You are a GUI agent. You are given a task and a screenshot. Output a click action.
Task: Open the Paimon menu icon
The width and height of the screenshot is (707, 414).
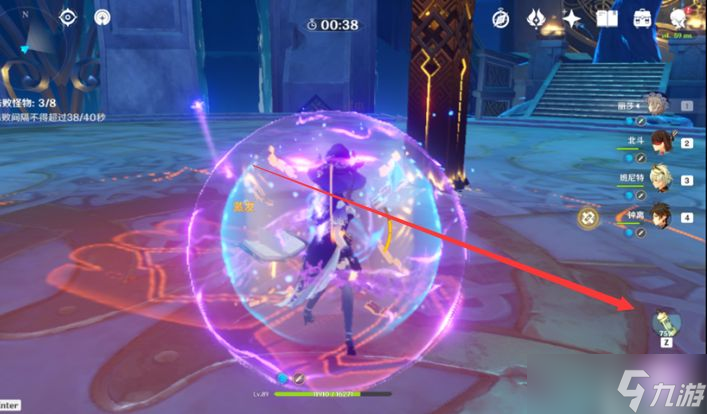680,18
